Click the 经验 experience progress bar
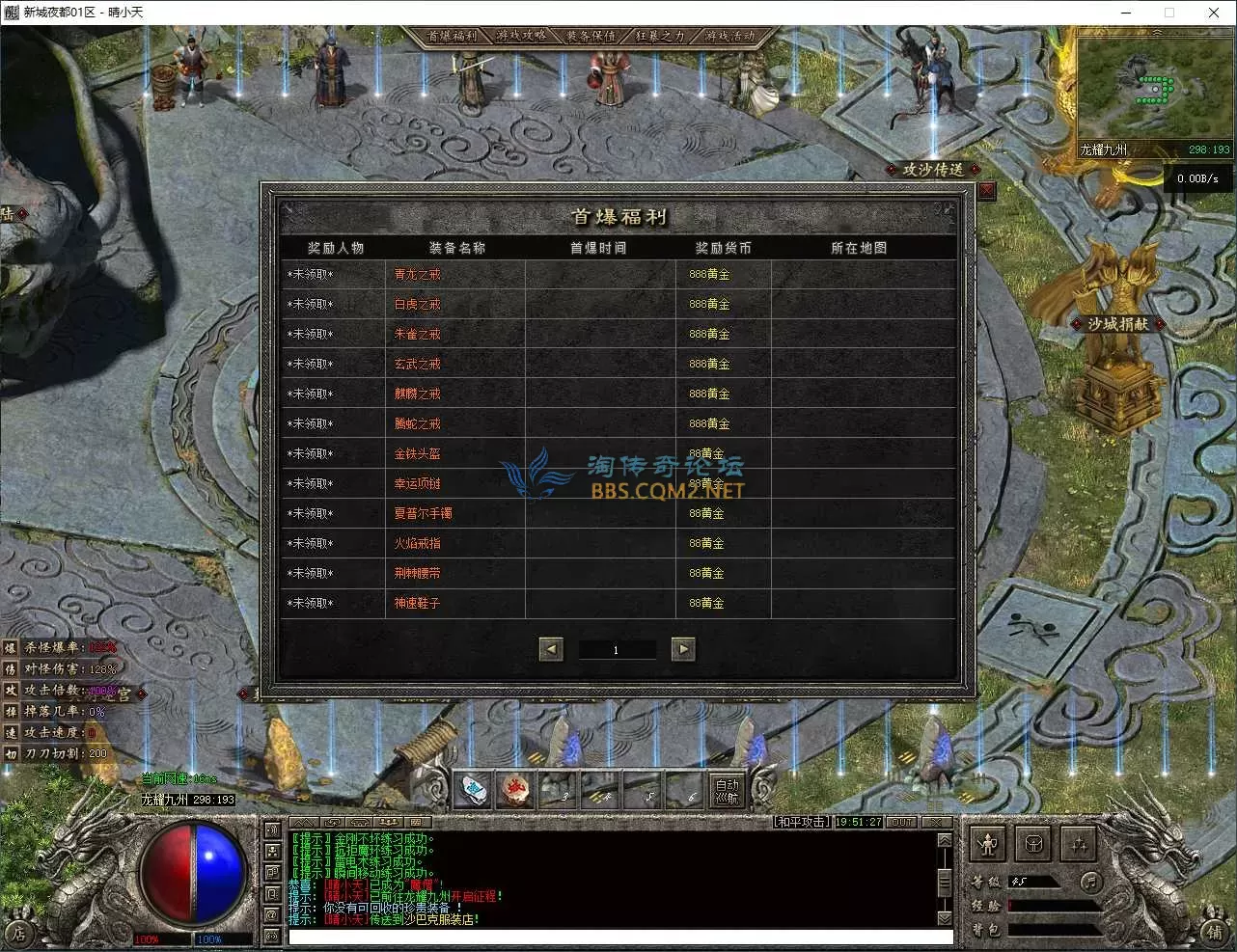Viewport: 1237px width, 952px height. click(1052, 905)
